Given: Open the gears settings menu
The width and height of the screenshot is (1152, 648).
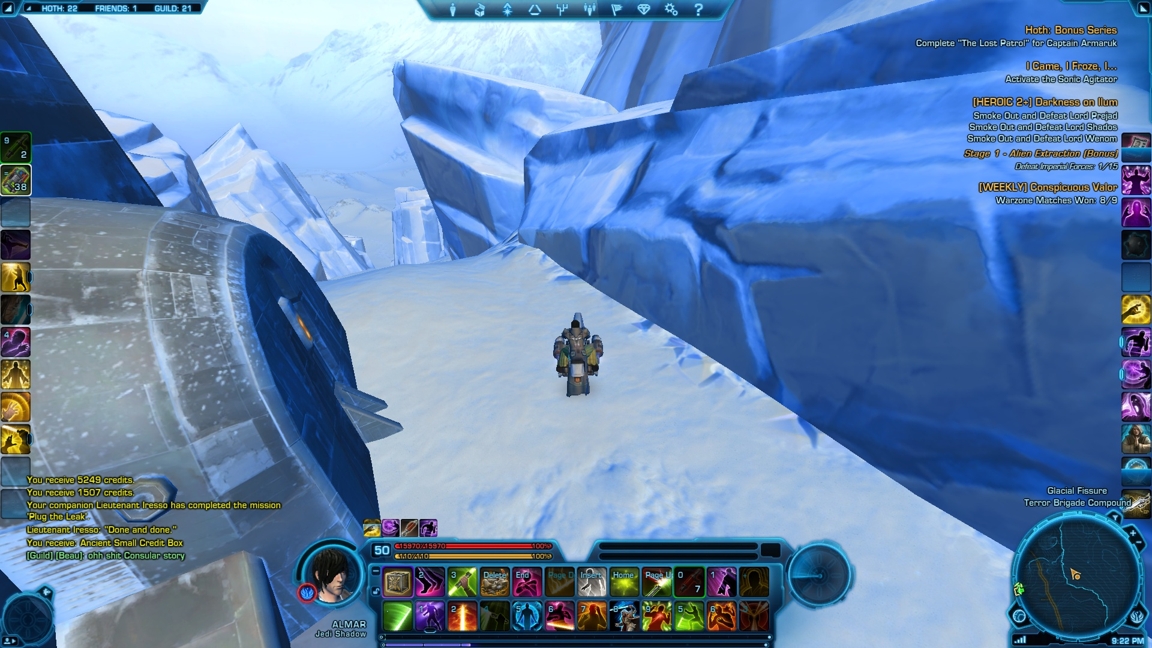Looking at the screenshot, I should click(671, 10).
